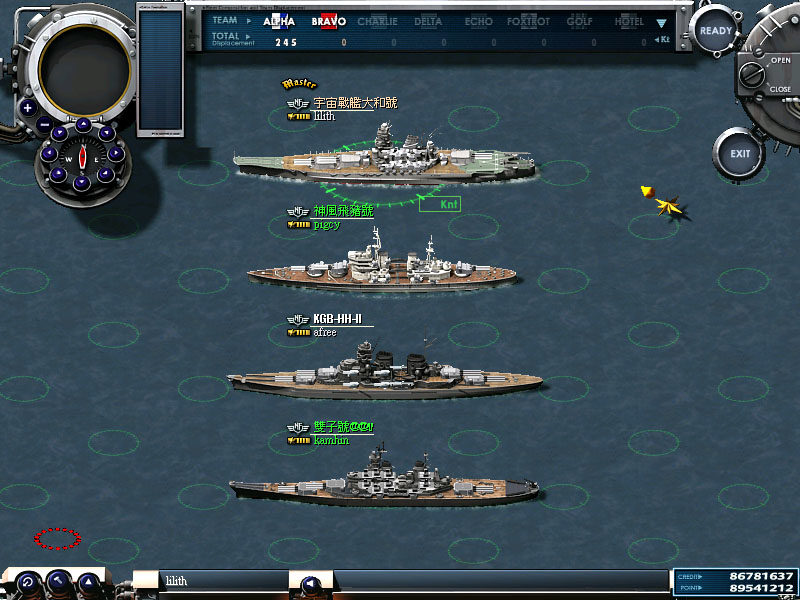Zoom out with the minus button

45,125
